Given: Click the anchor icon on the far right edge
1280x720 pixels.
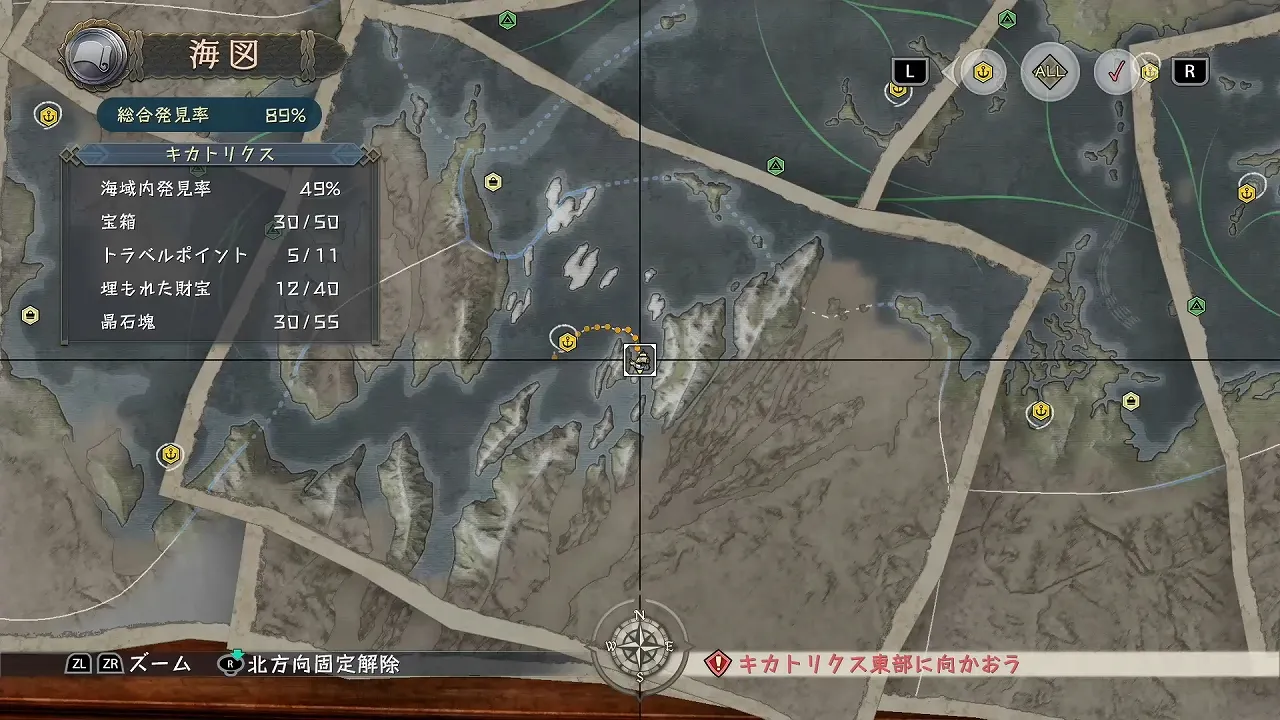Looking at the screenshot, I should (1245, 184).
